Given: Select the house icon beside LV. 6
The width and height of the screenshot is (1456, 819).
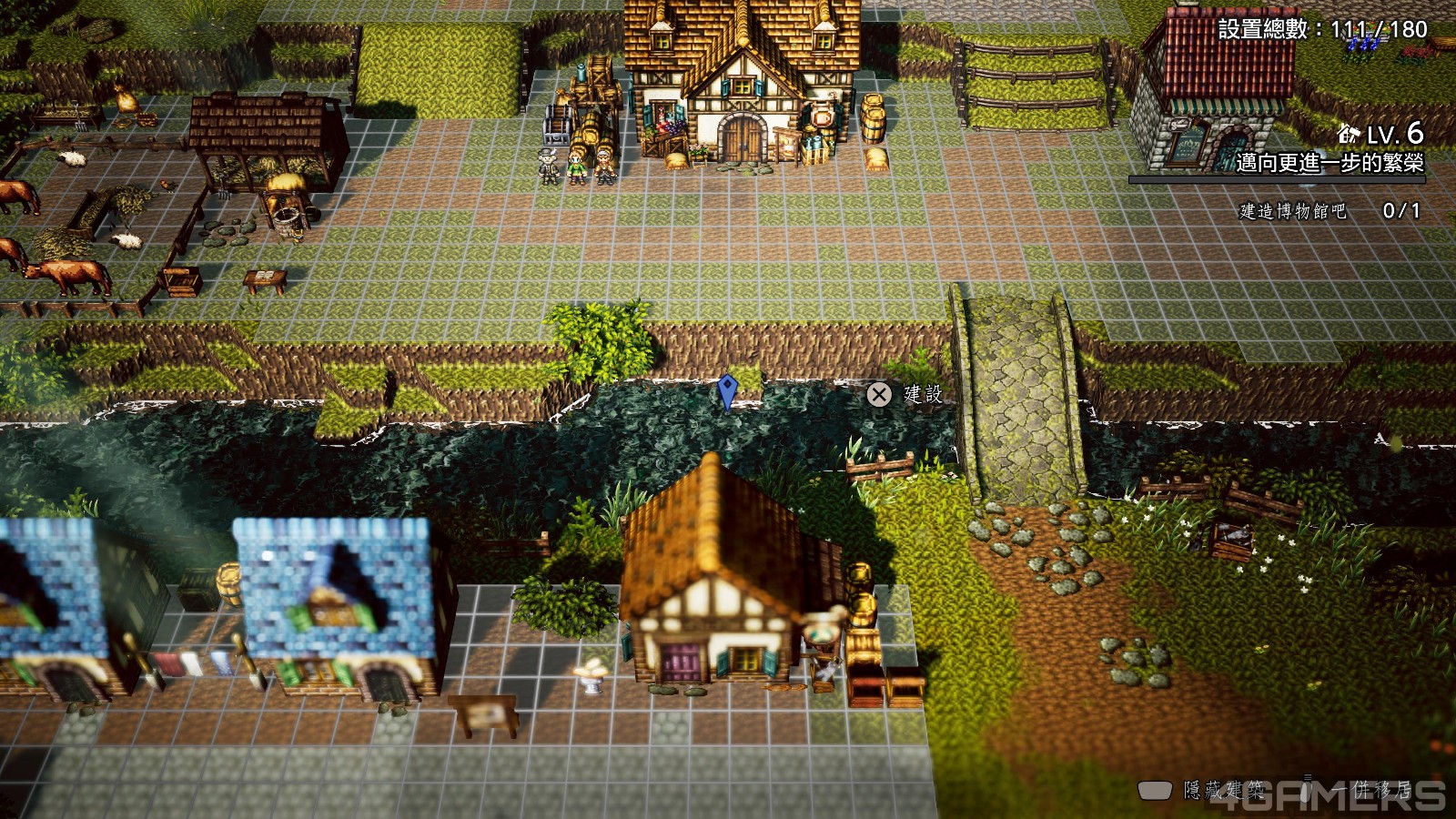Looking at the screenshot, I should pos(1348,136).
